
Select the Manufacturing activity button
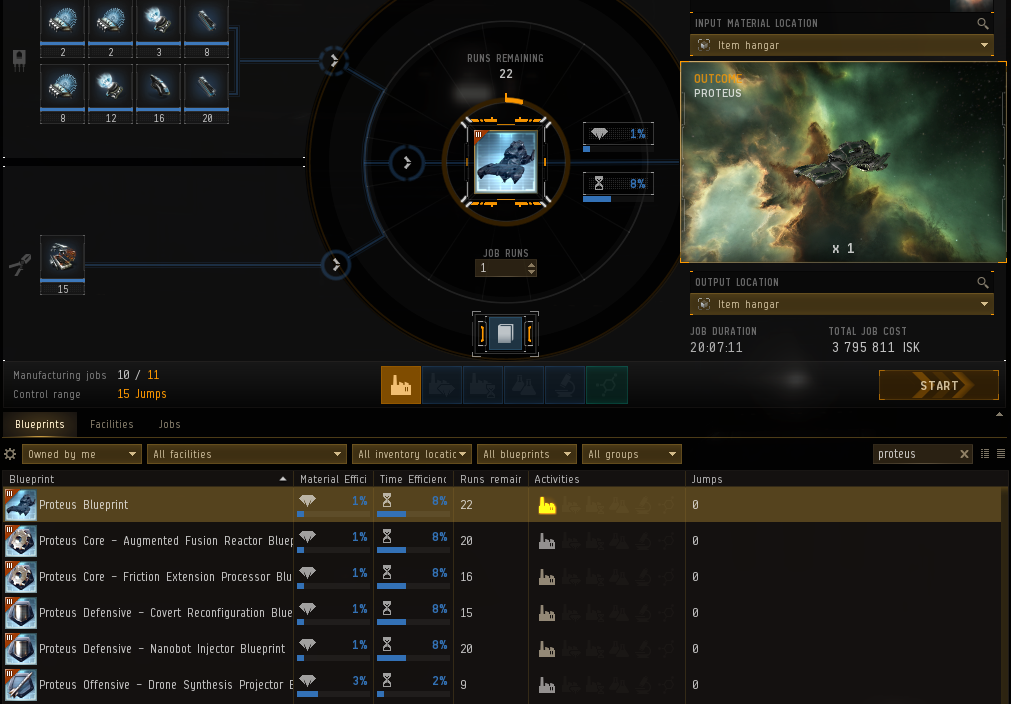tap(401, 385)
